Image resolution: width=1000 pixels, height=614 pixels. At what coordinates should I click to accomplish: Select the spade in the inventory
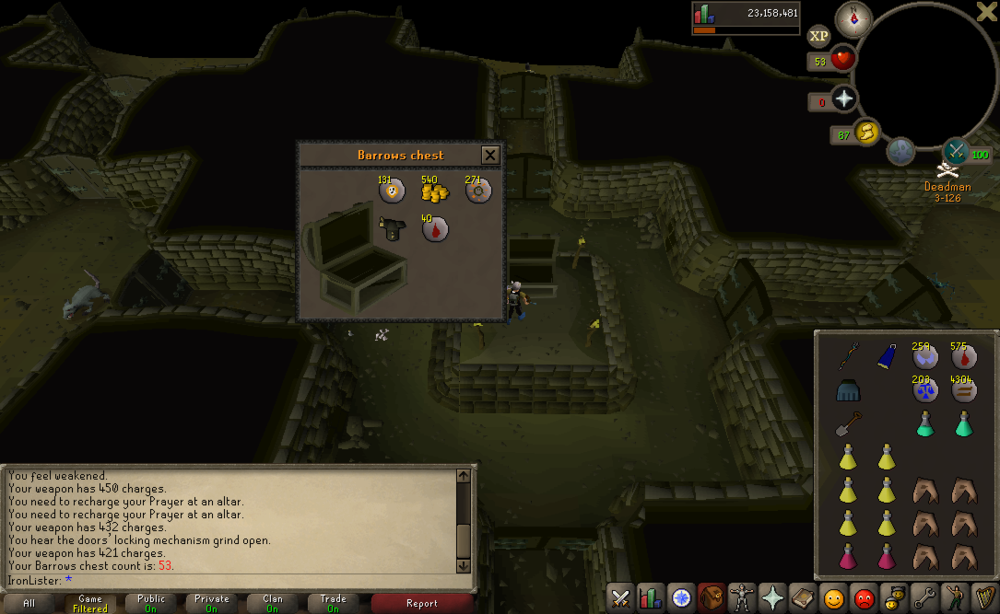click(x=847, y=424)
